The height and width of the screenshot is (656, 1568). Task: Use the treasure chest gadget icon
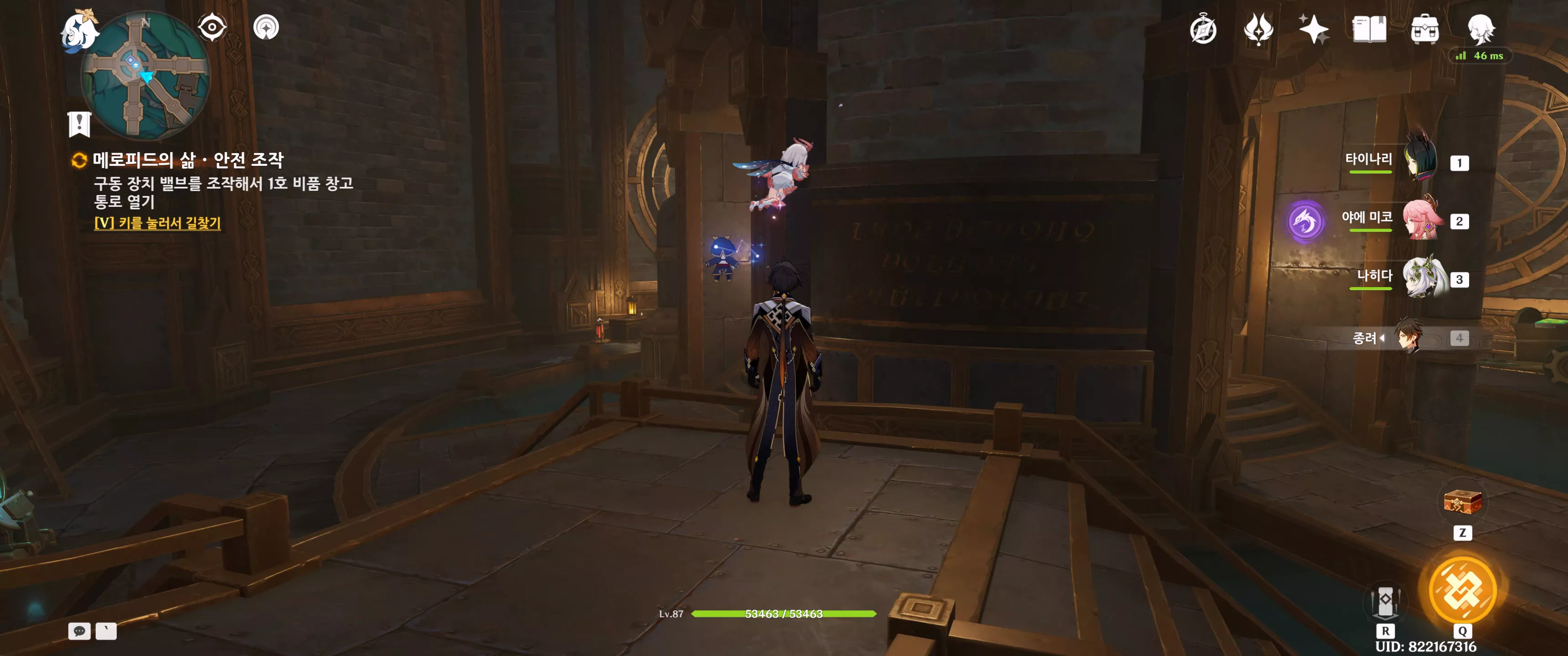[1462, 502]
